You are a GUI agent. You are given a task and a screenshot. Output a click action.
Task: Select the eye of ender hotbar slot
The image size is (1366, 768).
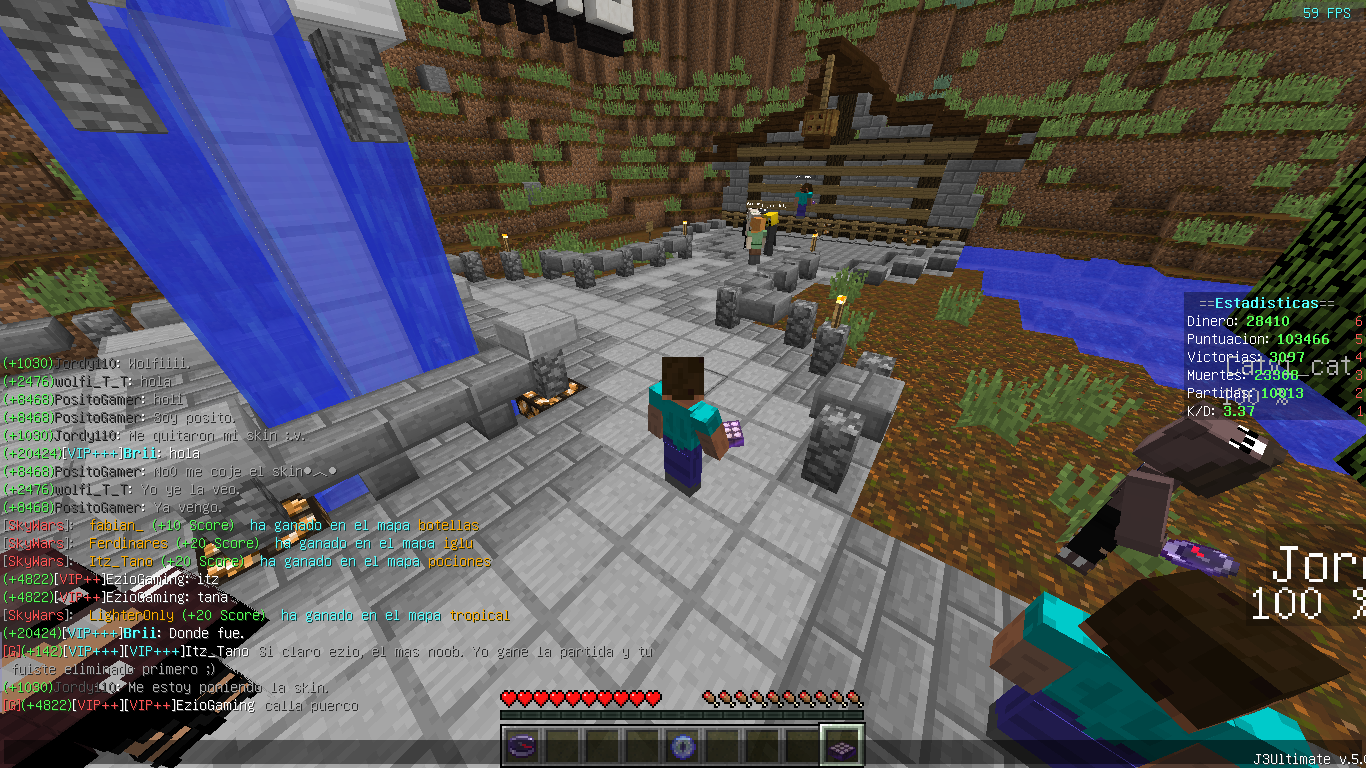click(x=682, y=745)
